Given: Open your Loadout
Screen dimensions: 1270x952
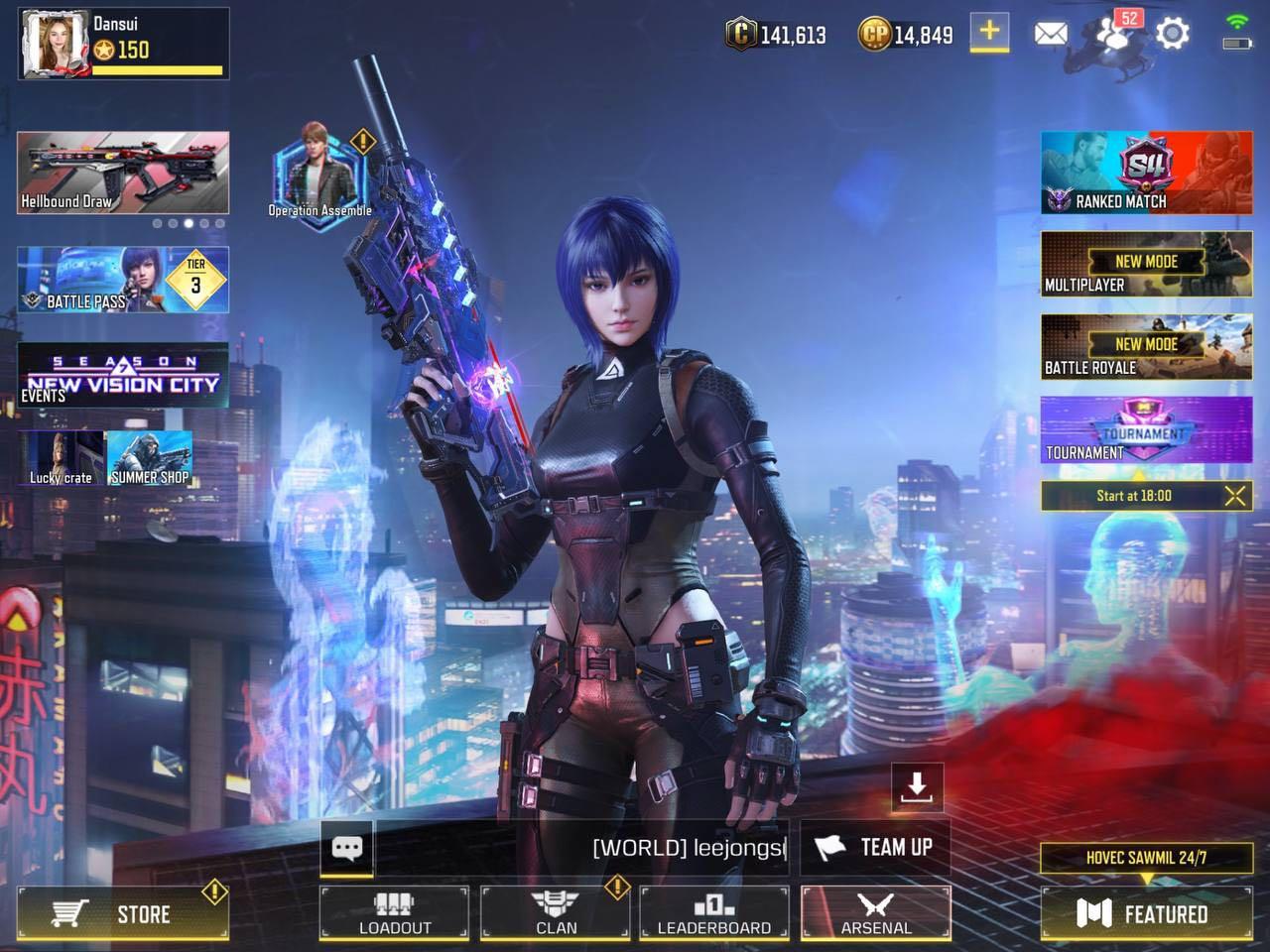Looking at the screenshot, I should tap(393, 913).
